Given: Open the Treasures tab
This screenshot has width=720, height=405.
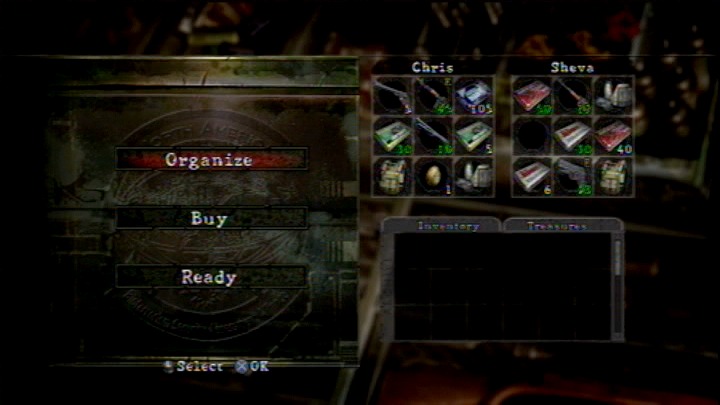Looking at the screenshot, I should (558, 226).
